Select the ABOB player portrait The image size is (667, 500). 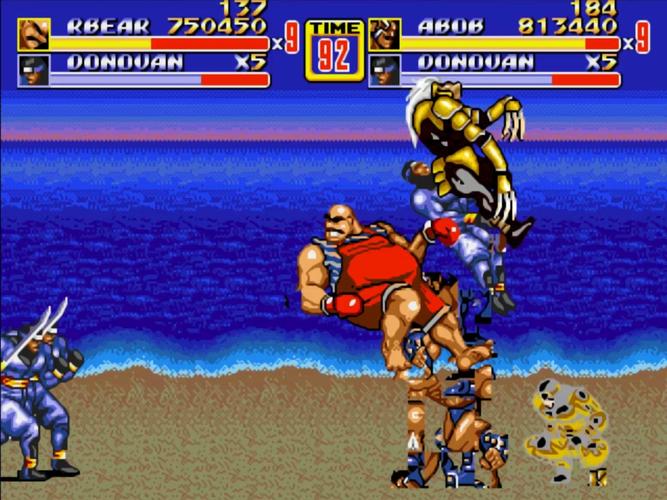pos(384,34)
